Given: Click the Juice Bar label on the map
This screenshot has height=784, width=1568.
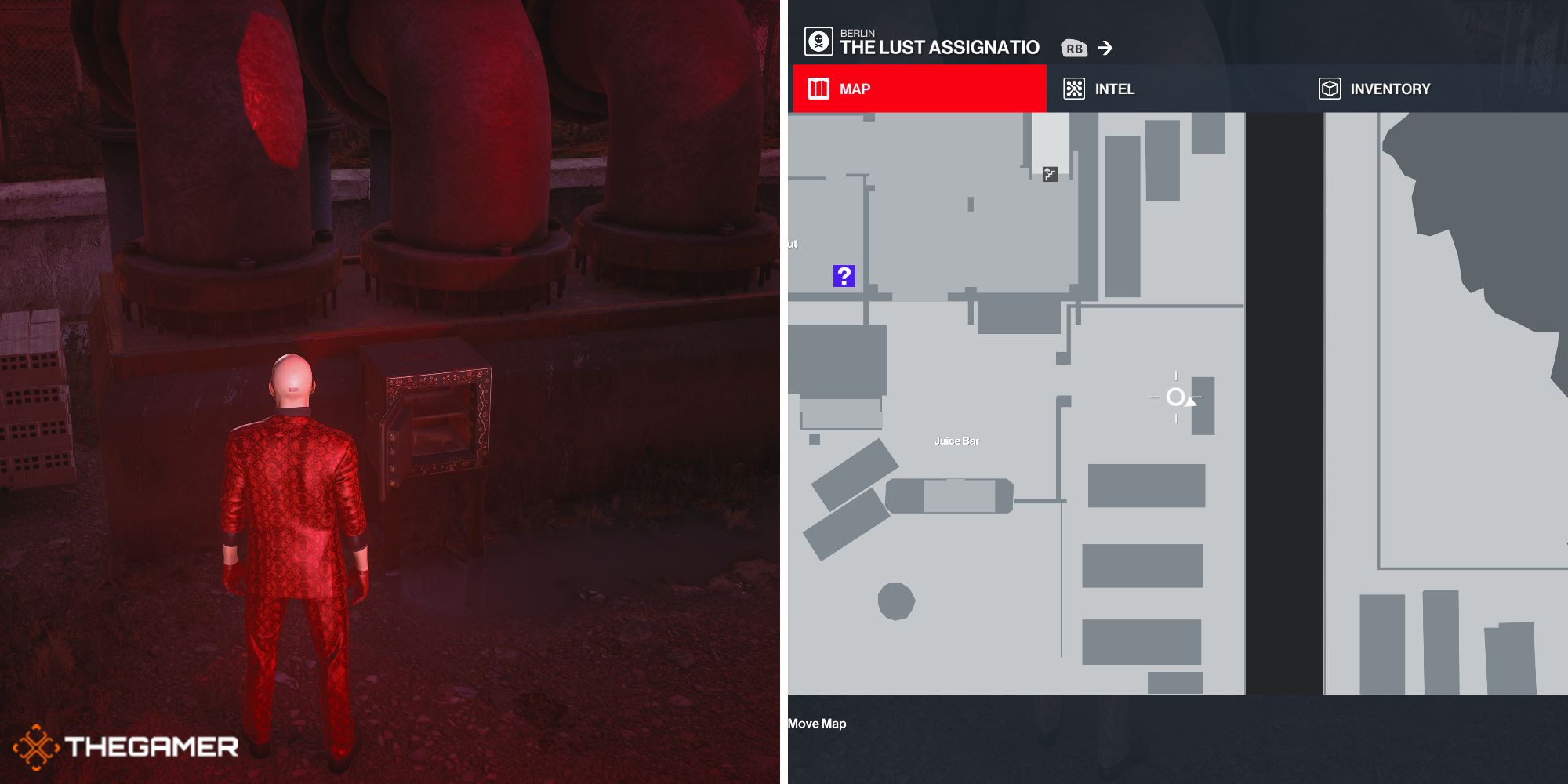Looking at the screenshot, I should [x=957, y=441].
